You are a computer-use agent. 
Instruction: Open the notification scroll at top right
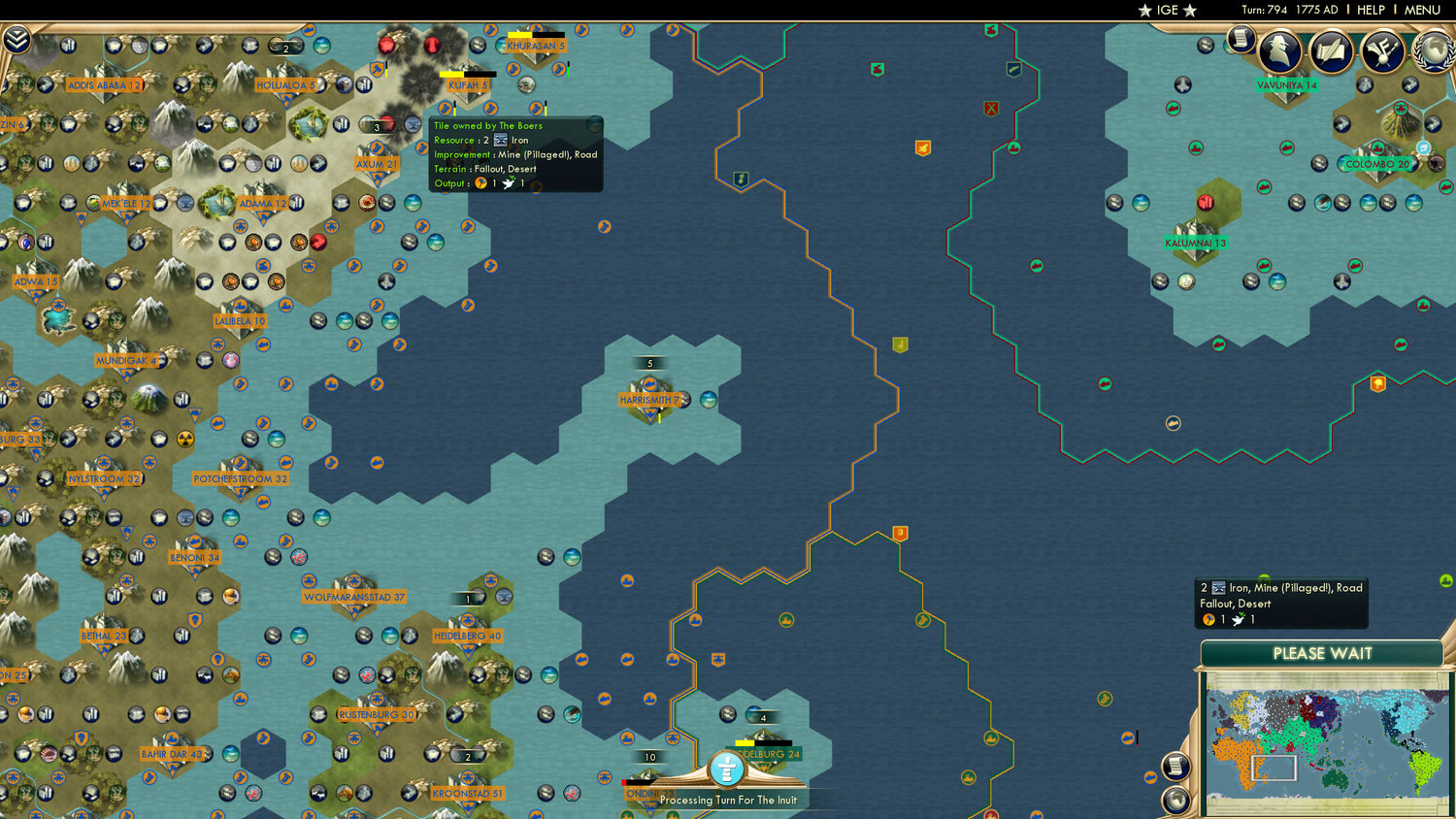pyautogui.click(x=1240, y=39)
